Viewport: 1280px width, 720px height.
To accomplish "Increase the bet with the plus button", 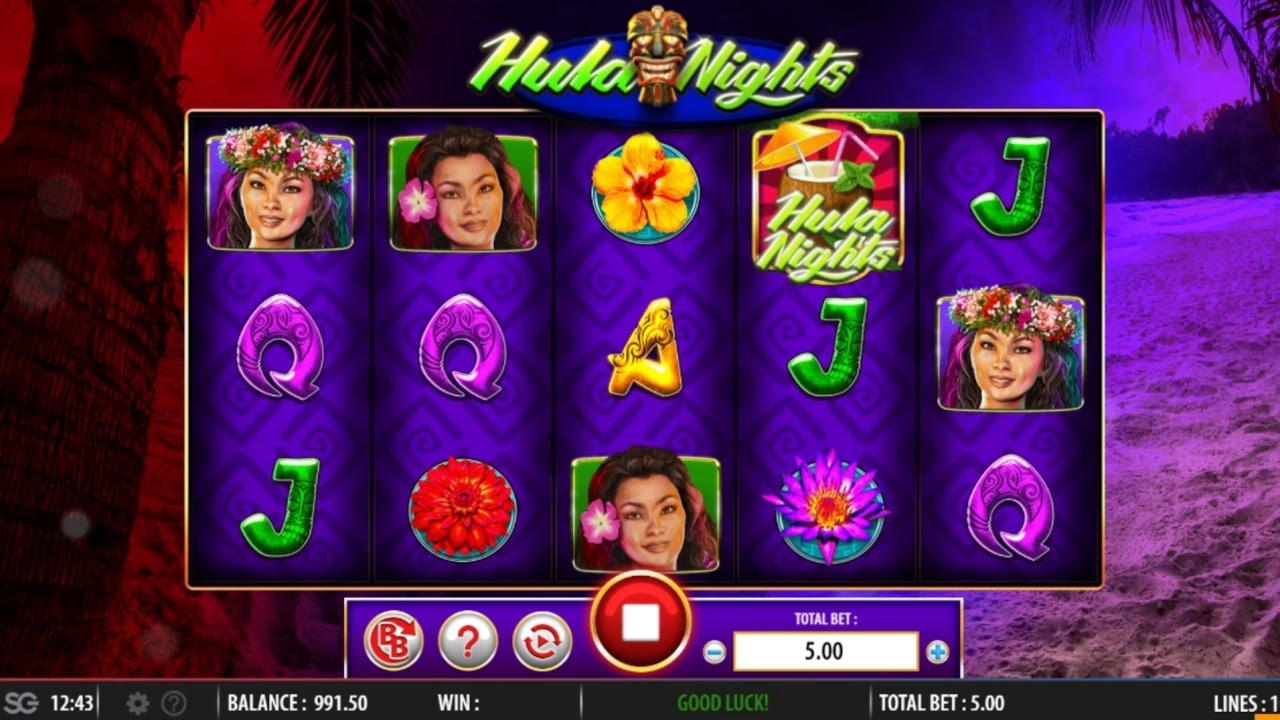I will [937, 651].
